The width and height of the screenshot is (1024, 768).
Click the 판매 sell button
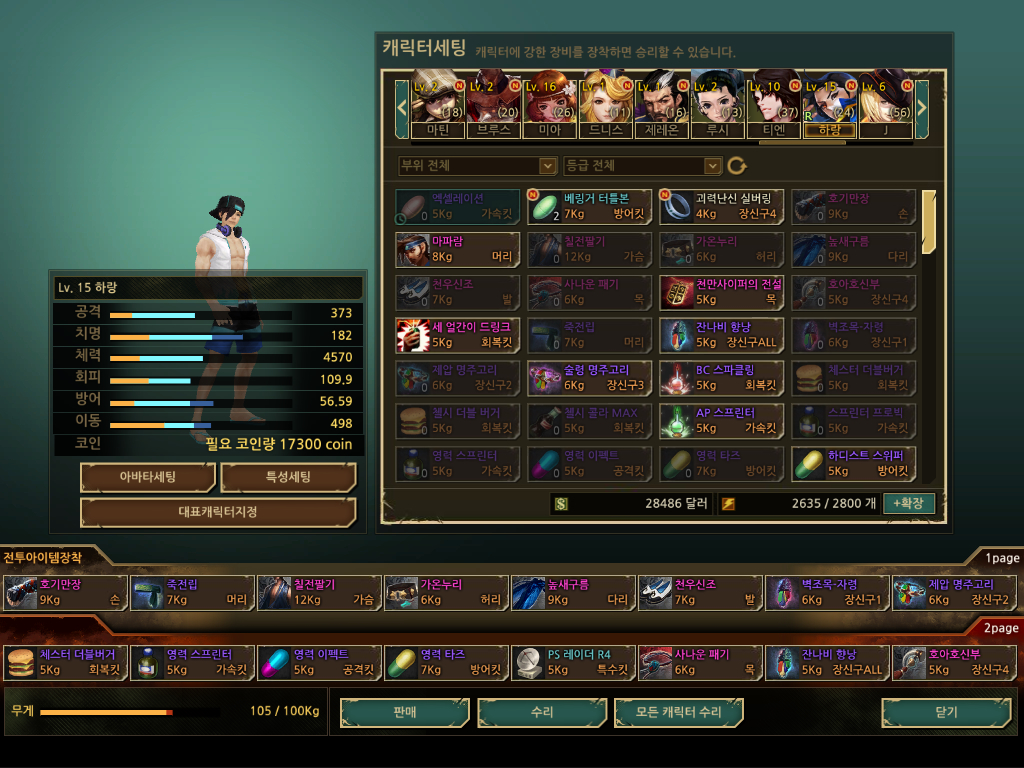(404, 712)
